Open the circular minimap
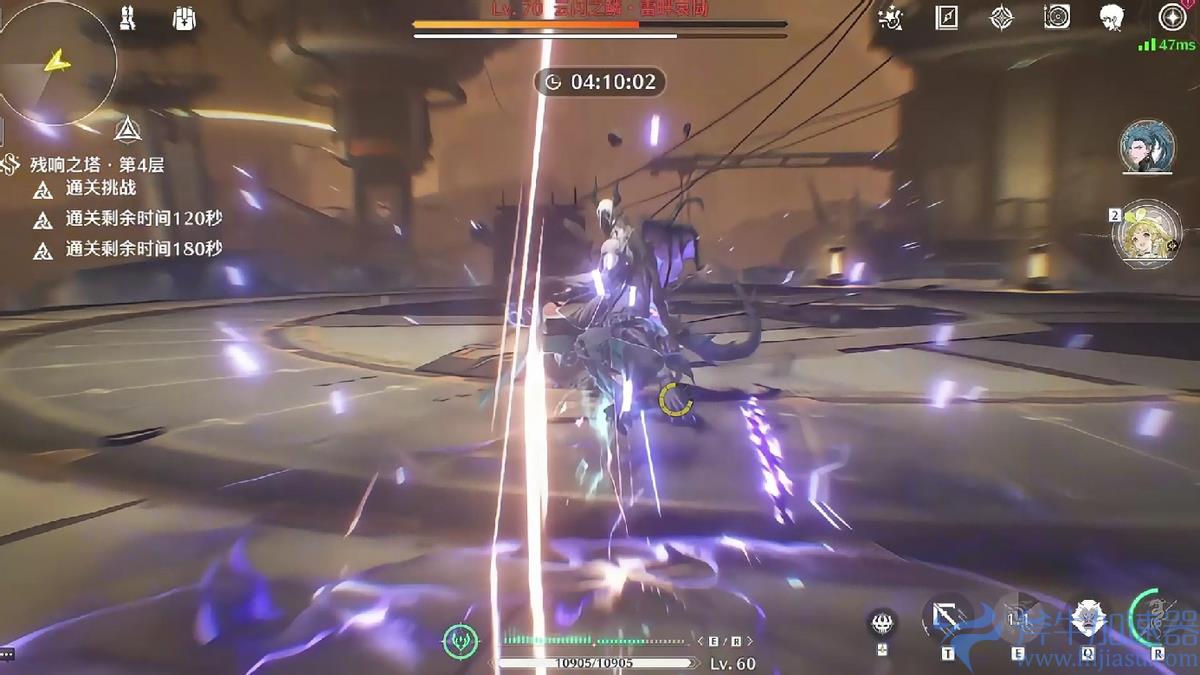The height and width of the screenshot is (675, 1200). click(58, 63)
